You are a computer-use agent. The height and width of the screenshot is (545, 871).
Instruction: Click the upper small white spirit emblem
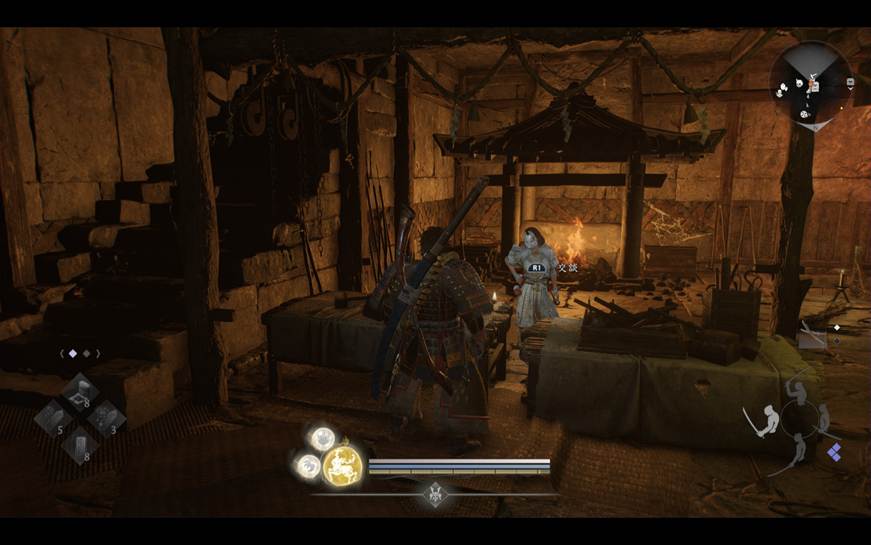322,438
